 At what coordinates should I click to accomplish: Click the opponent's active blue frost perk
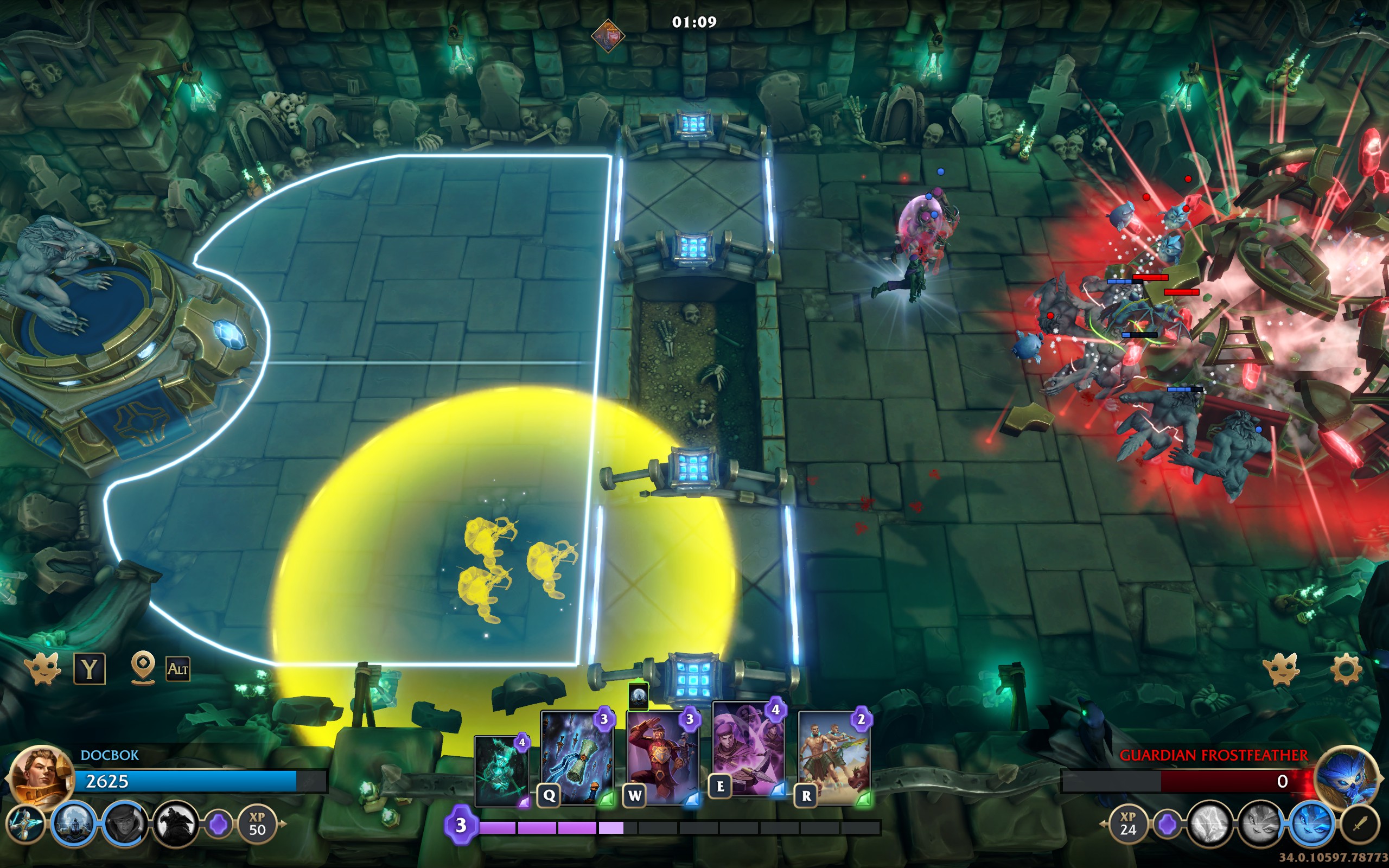1311,825
